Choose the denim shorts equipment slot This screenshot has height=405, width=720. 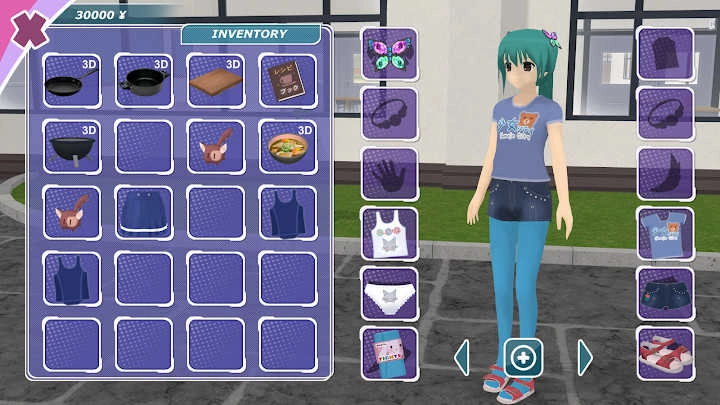pyautogui.click(x=665, y=293)
